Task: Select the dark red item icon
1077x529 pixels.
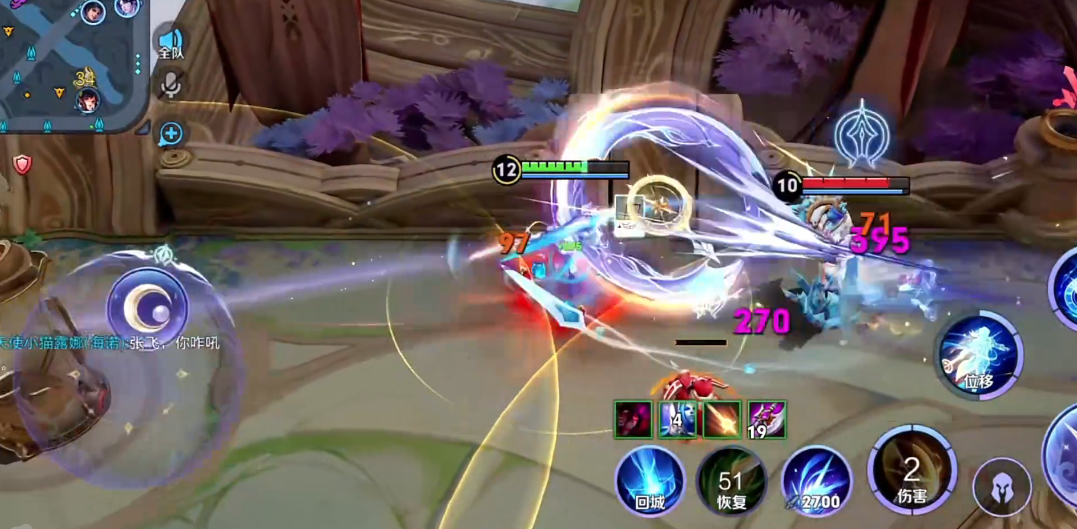Action: point(634,420)
